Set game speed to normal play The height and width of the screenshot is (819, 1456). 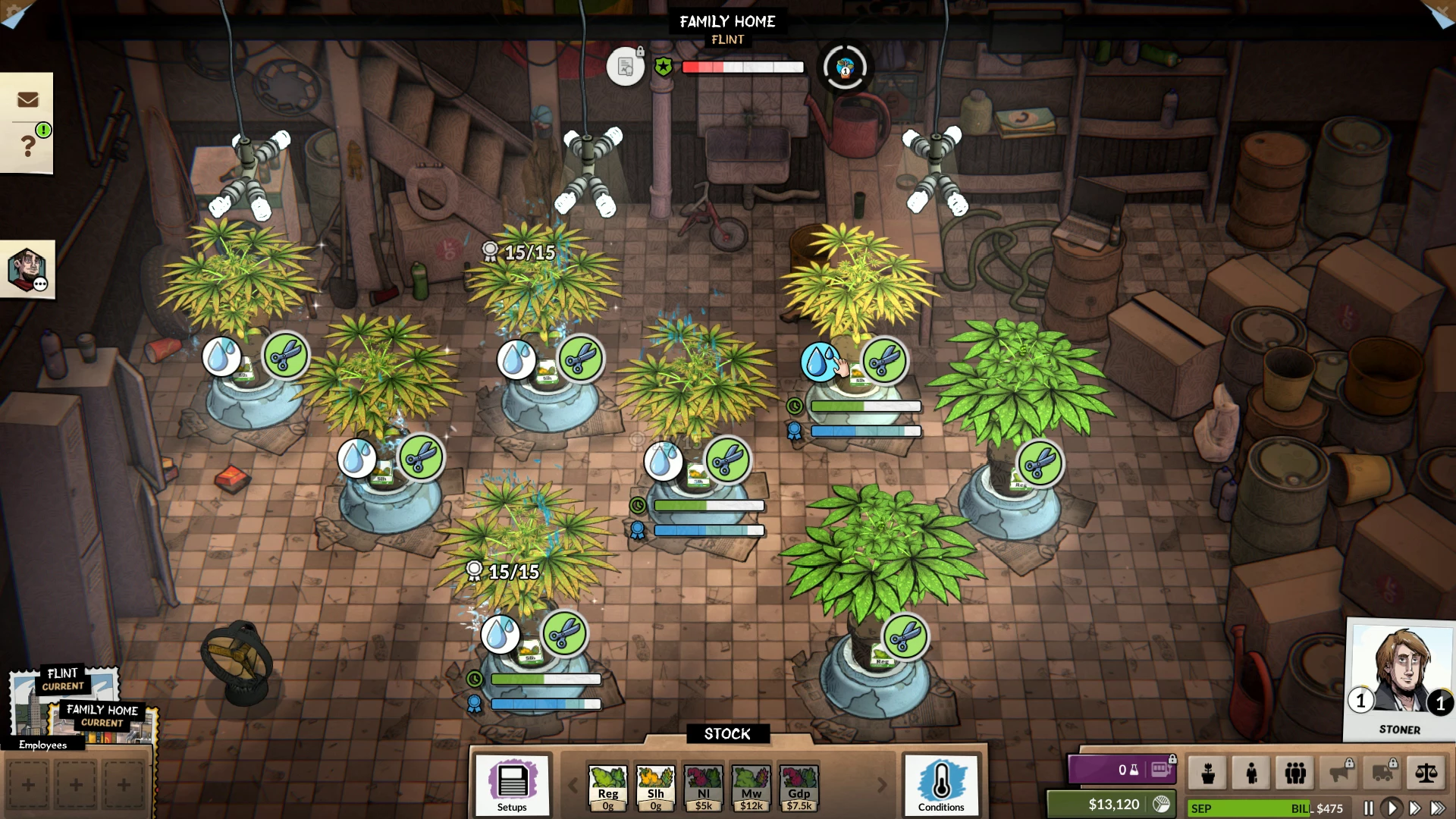(1392, 808)
